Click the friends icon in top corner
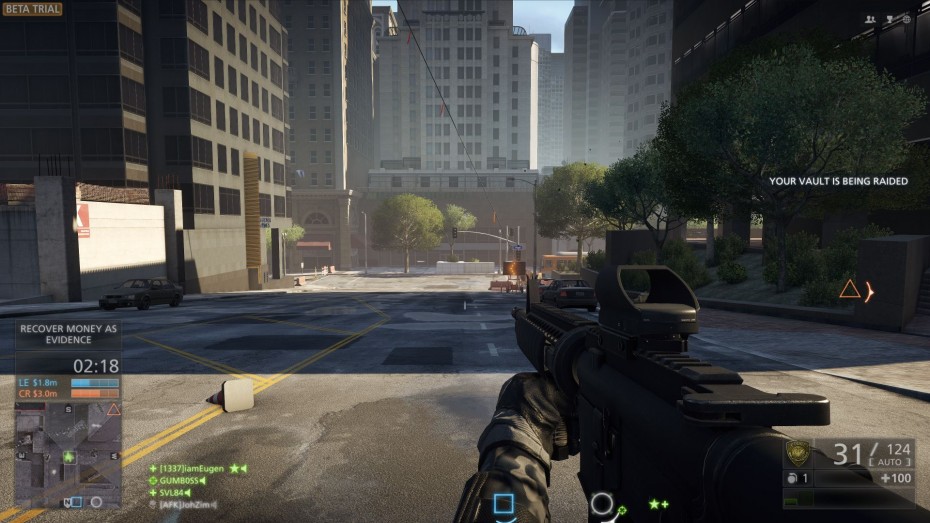The width and height of the screenshot is (930, 523). [870, 19]
